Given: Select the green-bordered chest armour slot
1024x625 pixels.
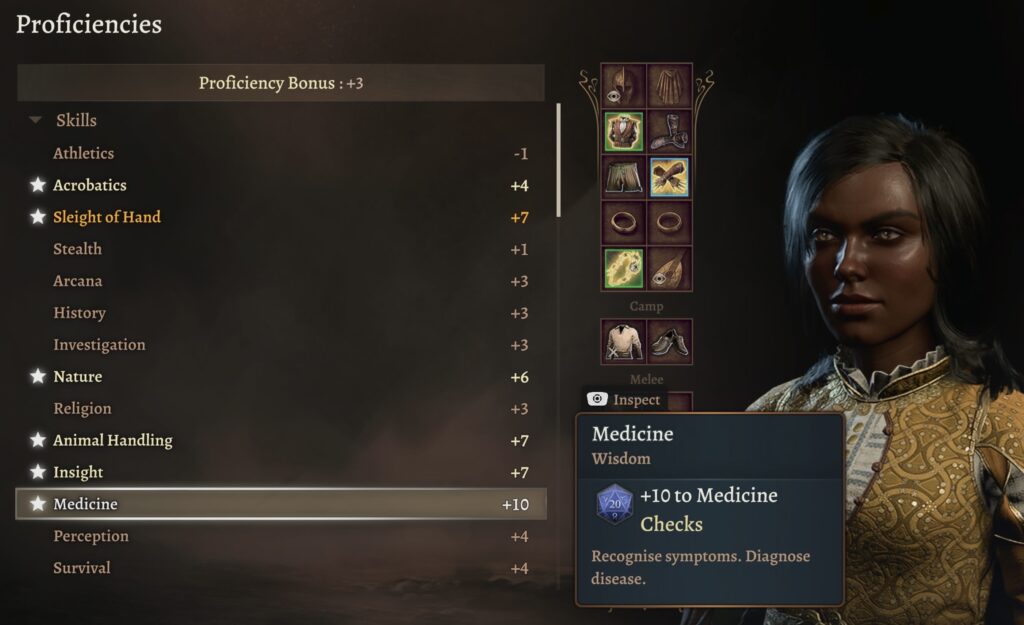Looking at the screenshot, I should 623,131.
